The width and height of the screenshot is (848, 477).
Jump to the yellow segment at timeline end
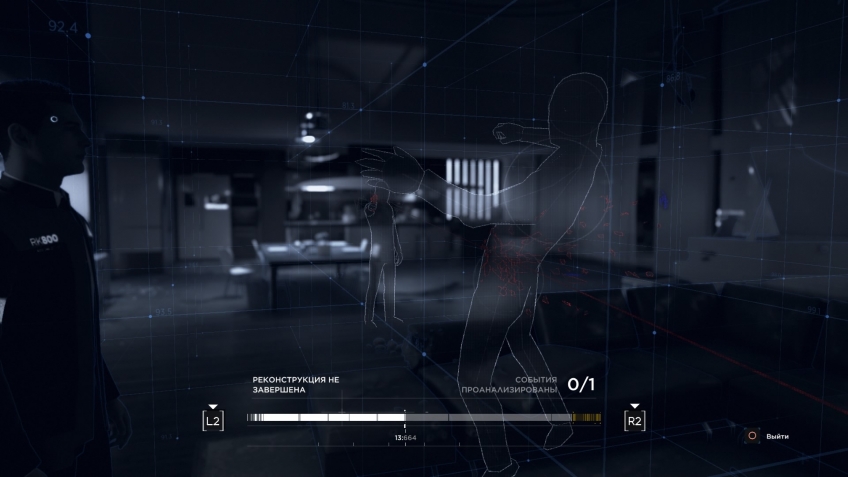pos(586,417)
